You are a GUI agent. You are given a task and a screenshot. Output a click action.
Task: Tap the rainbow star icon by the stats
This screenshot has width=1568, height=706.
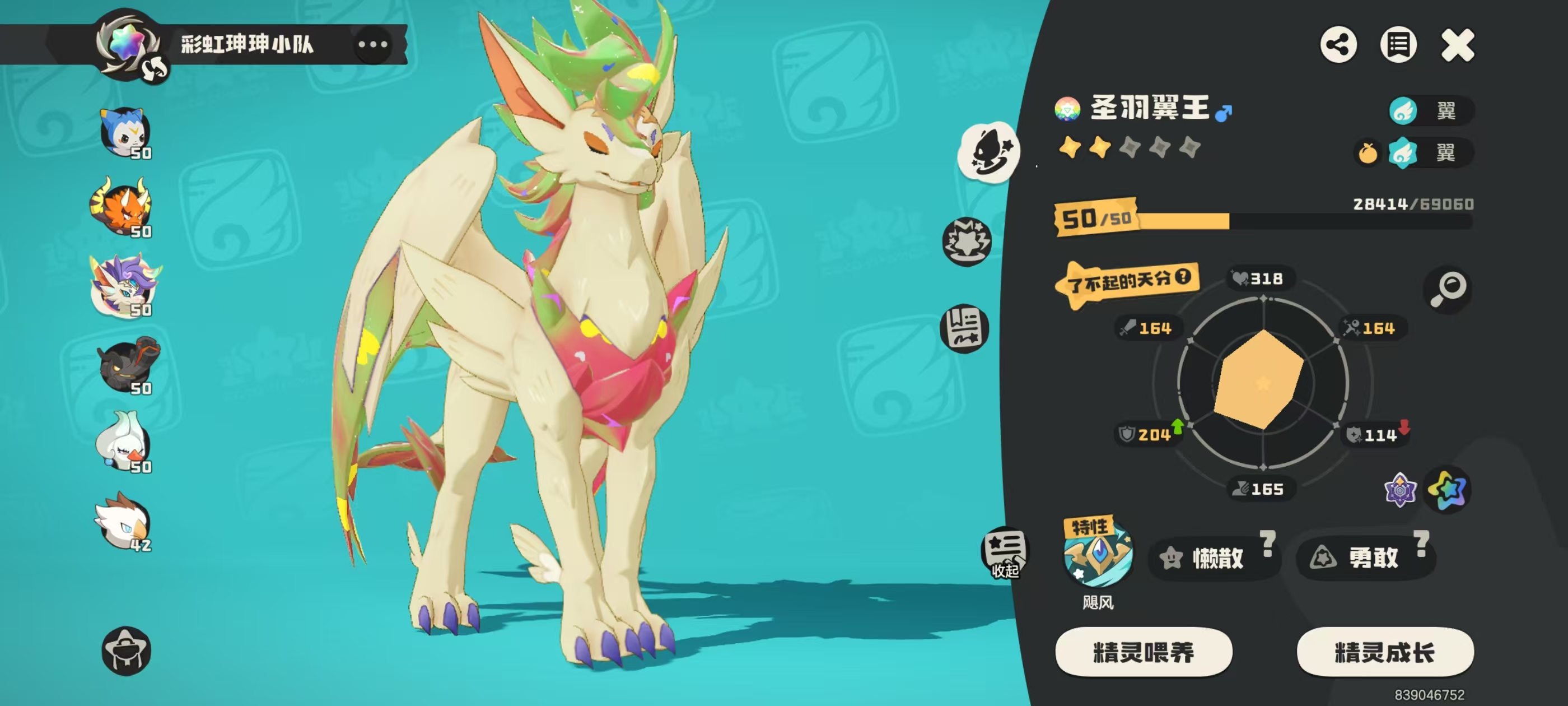[1448, 489]
